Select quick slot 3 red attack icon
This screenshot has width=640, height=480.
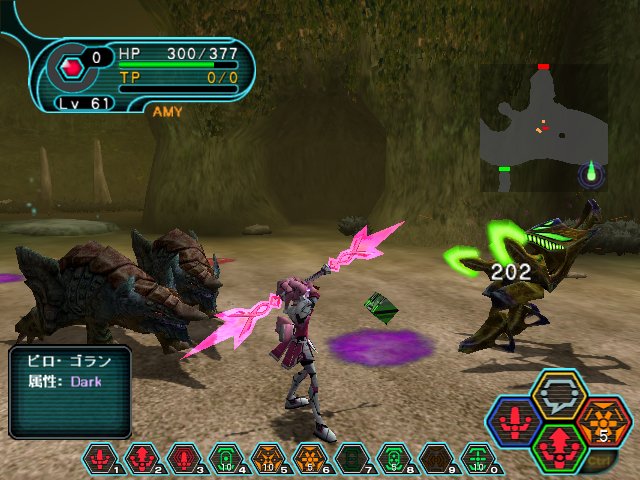[x=182, y=459]
